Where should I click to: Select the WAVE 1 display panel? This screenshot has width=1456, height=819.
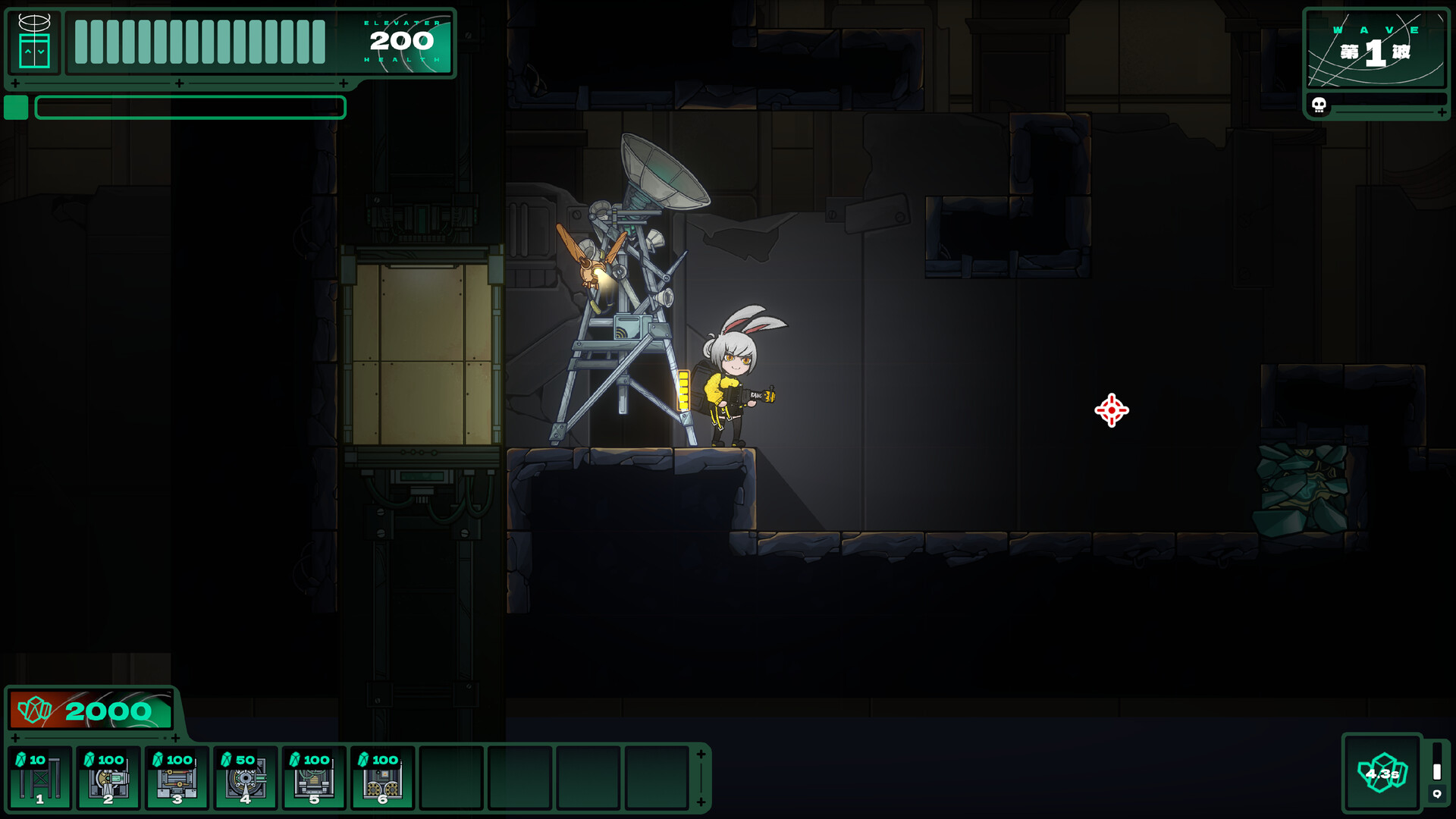point(1376,47)
